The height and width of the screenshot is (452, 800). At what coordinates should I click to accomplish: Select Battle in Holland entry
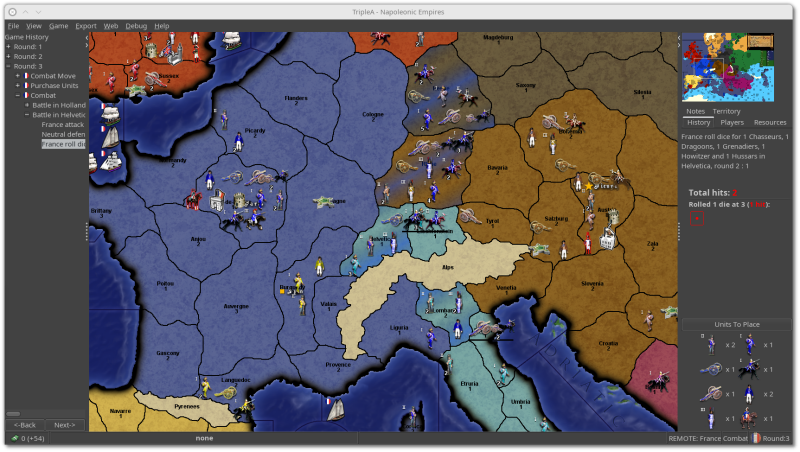tap(58, 105)
